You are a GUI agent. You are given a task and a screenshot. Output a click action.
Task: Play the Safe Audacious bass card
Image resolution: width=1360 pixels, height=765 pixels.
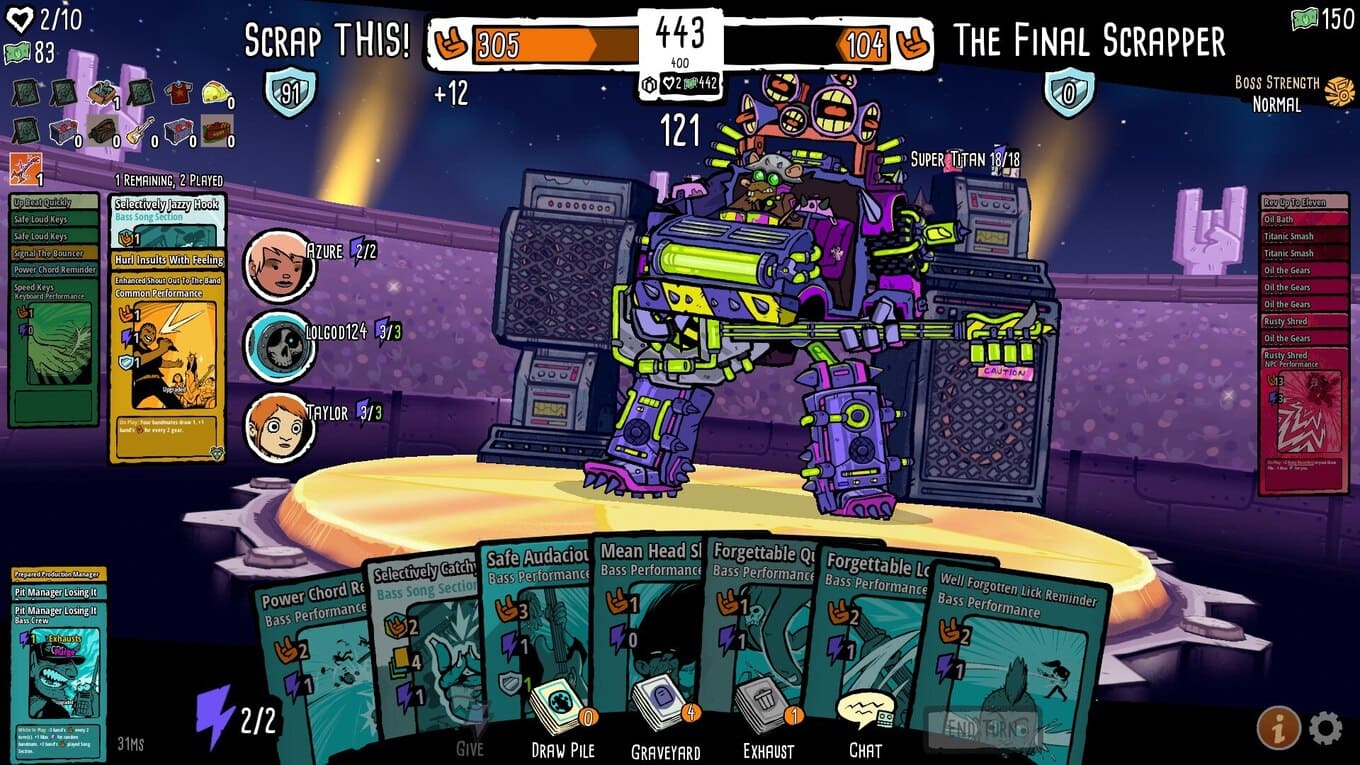coord(535,620)
